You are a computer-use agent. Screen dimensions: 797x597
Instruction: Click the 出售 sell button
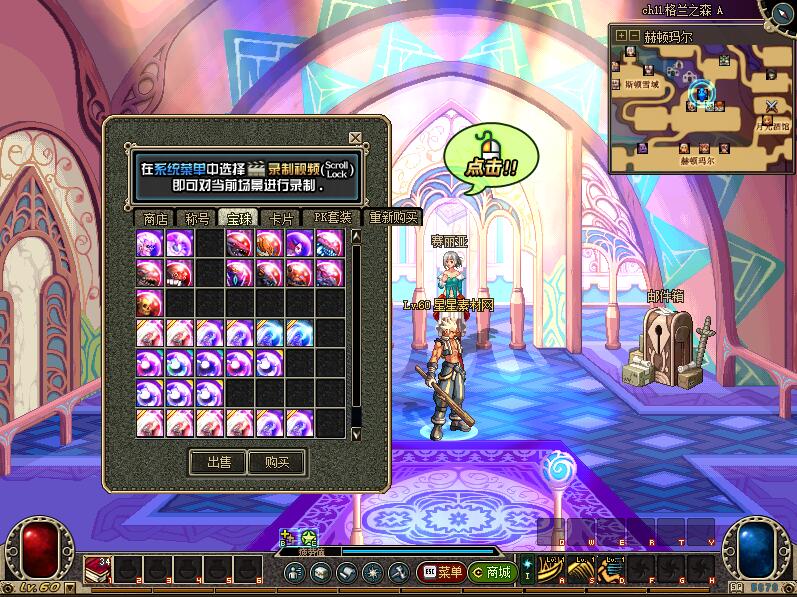(218, 462)
